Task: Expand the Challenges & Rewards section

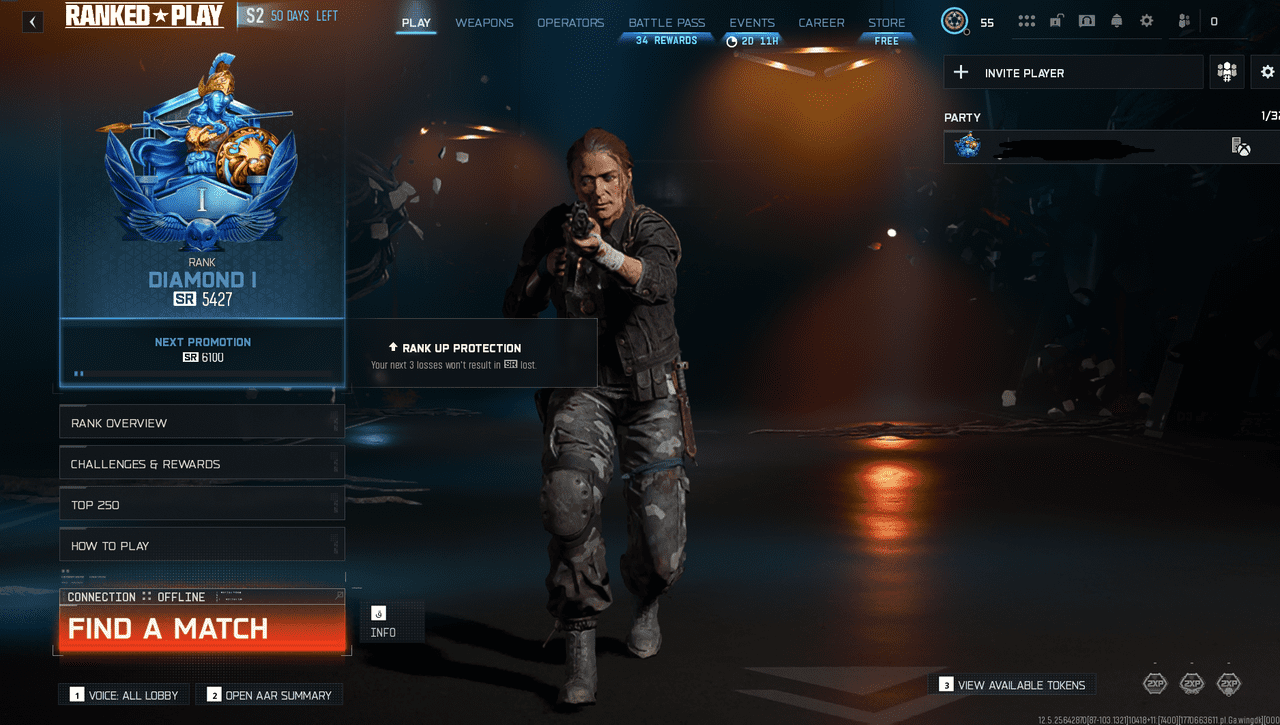Action: click(x=201, y=463)
